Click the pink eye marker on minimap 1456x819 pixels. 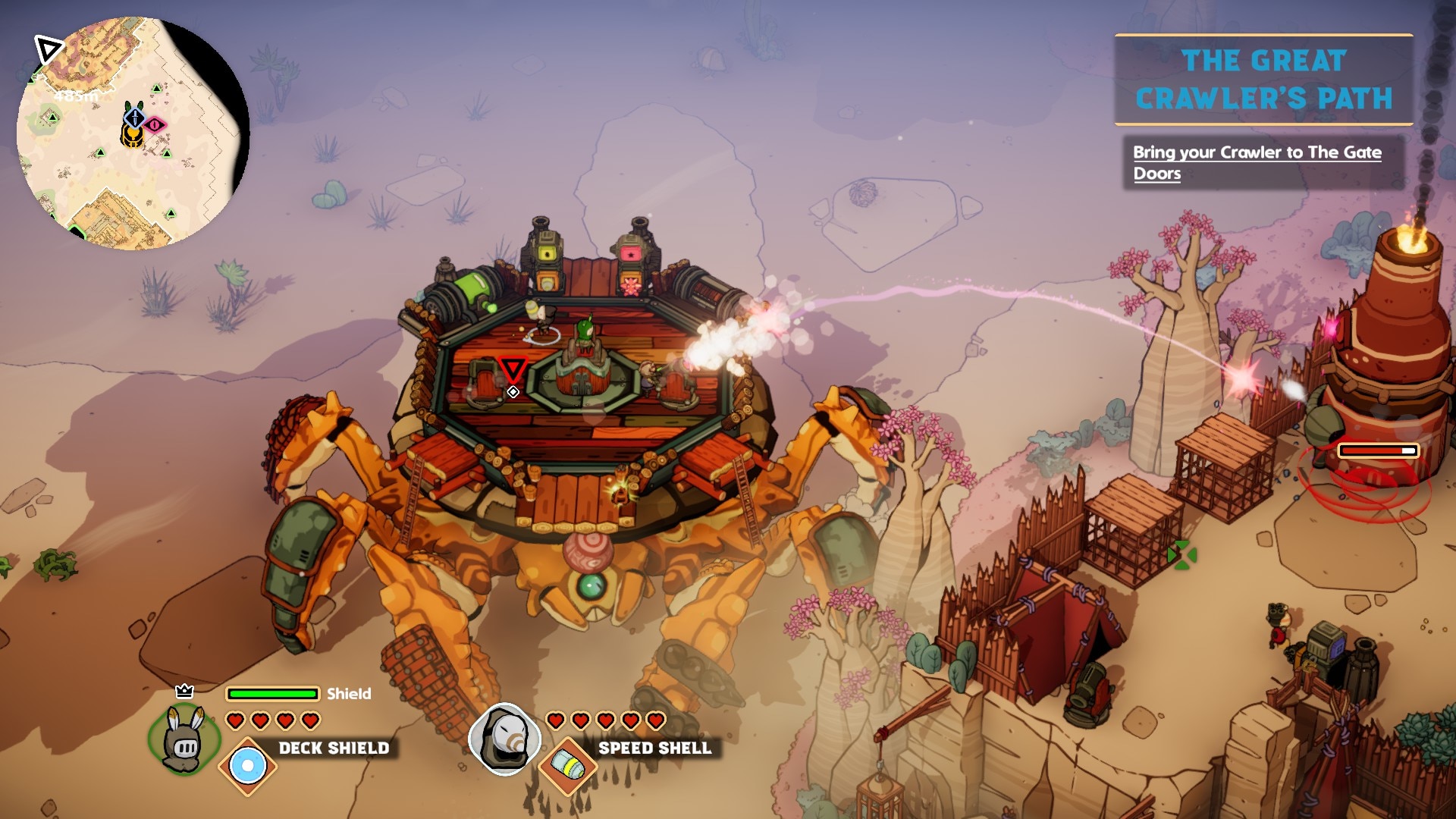pos(155,124)
